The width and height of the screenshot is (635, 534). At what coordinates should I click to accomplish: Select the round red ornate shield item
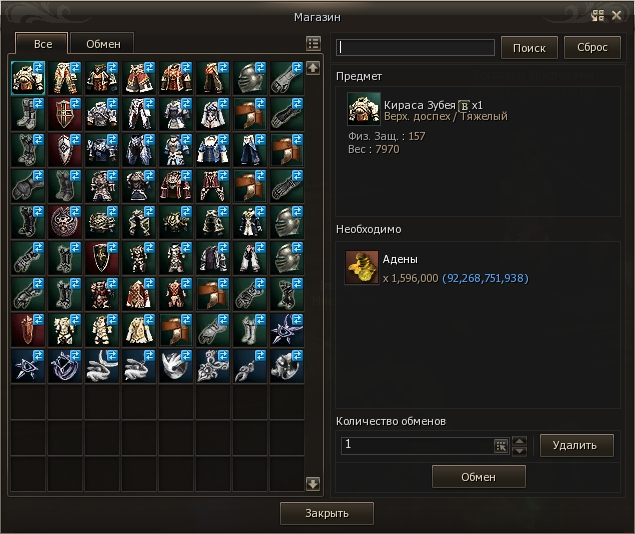point(63,221)
